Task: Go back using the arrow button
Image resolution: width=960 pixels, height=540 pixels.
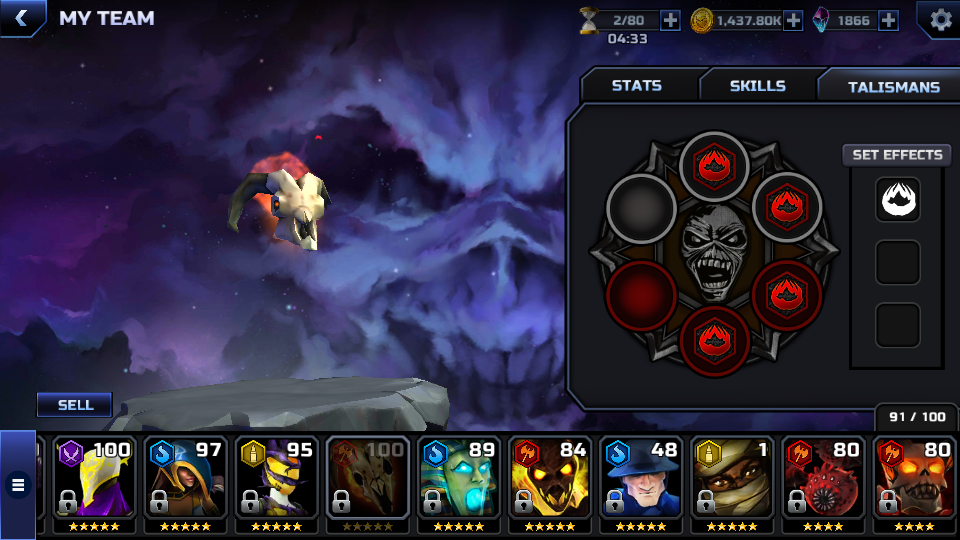Action: [20, 18]
